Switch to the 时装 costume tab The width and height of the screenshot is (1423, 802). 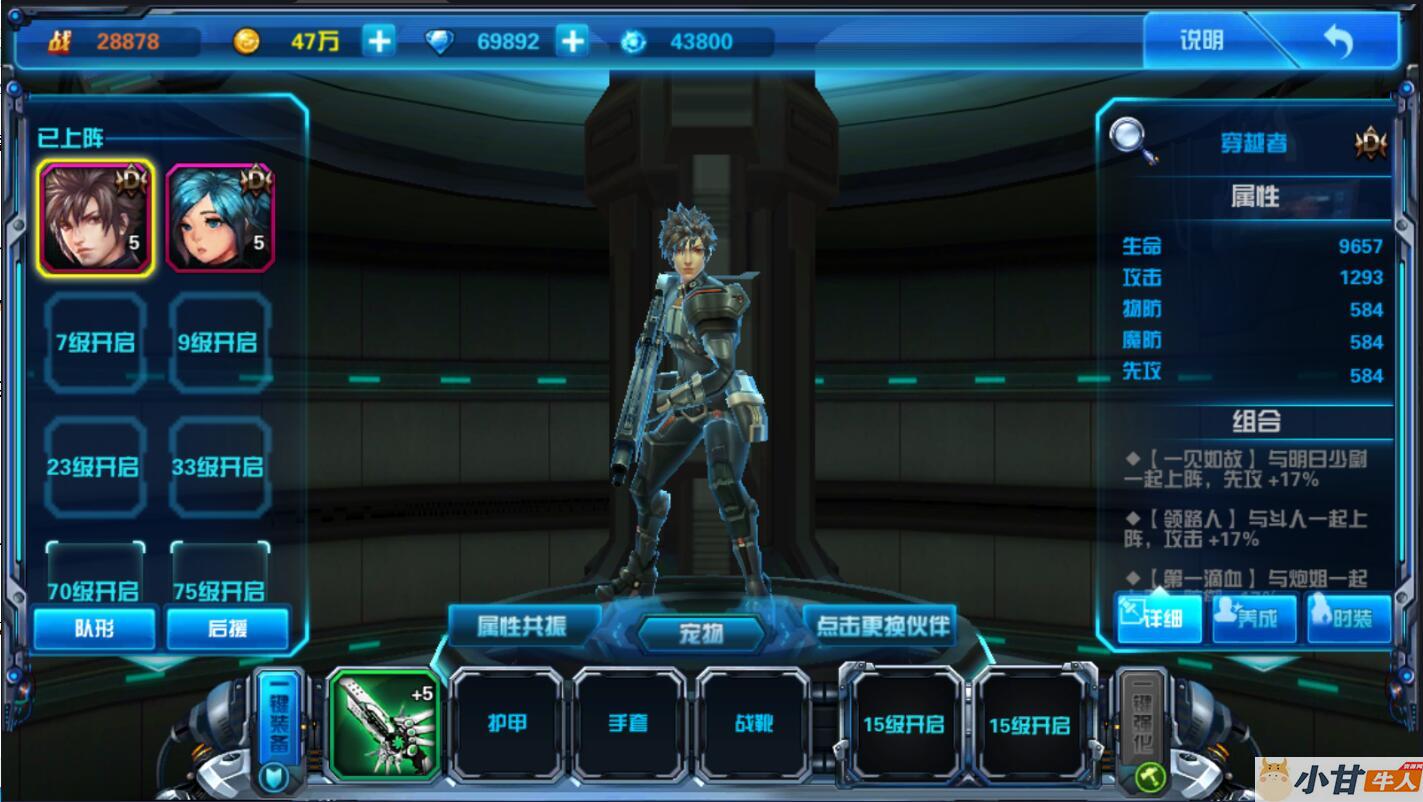(1348, 618)
